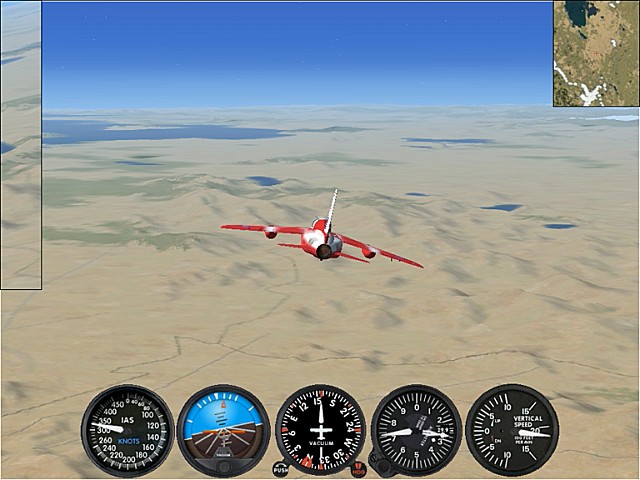Select the side view inset panel
Viewport: 640px width, 480px height.
[x=21, y=145]
